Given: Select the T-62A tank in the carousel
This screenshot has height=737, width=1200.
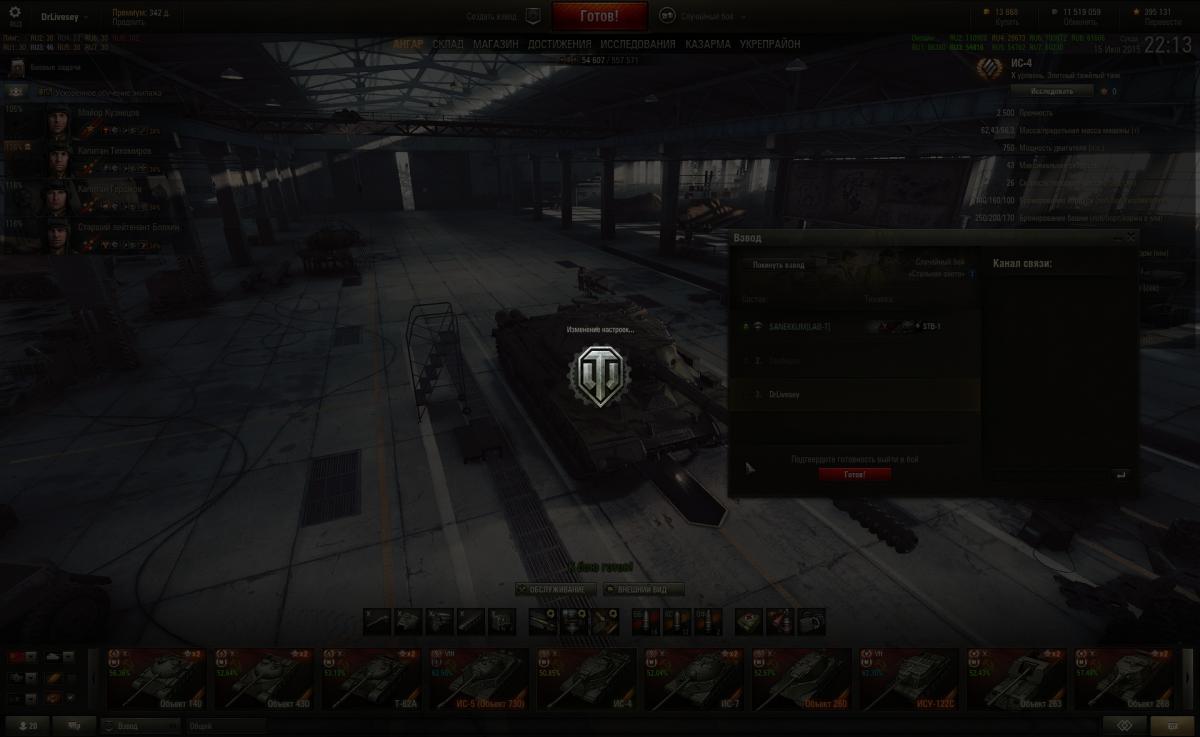Looking at the screenshot, I should pyautogui.click(x=369, y=679).
